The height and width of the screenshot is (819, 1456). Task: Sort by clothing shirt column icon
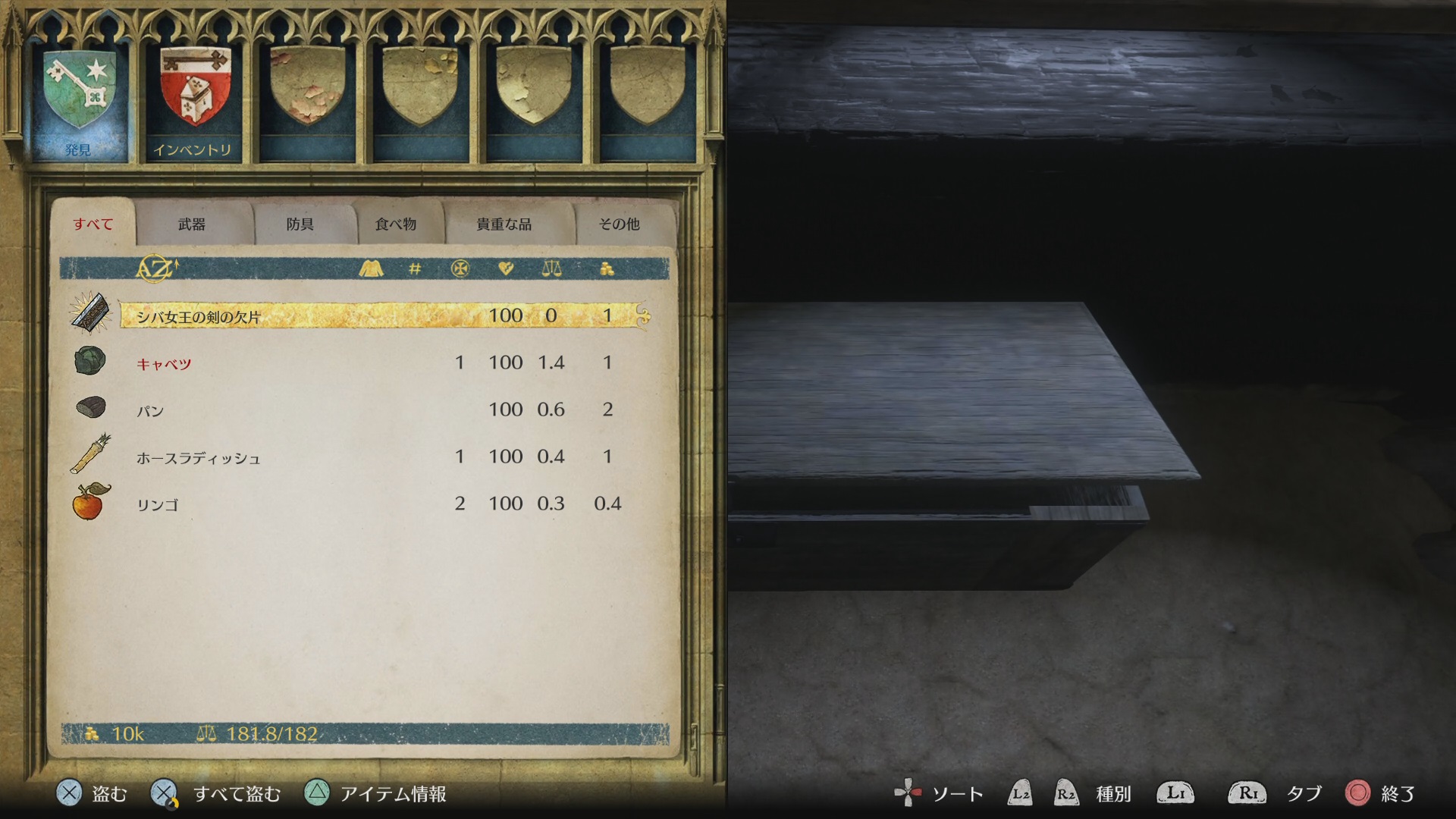371,268
